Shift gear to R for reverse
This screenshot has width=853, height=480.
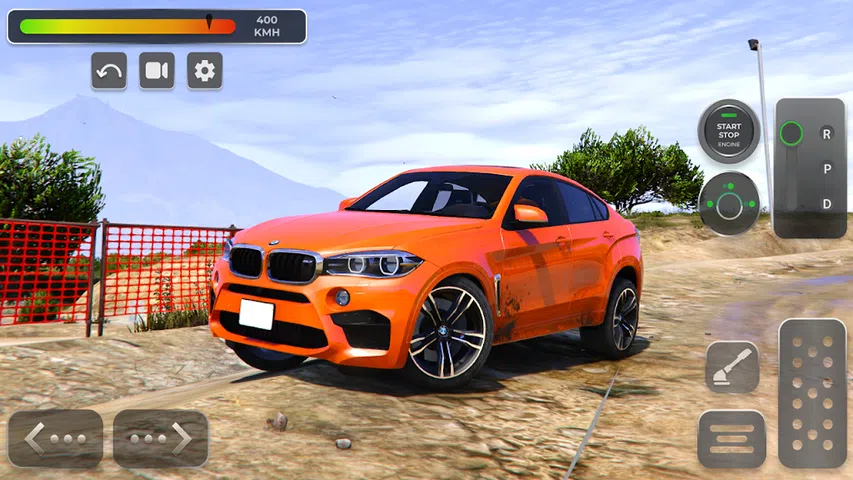826,133
